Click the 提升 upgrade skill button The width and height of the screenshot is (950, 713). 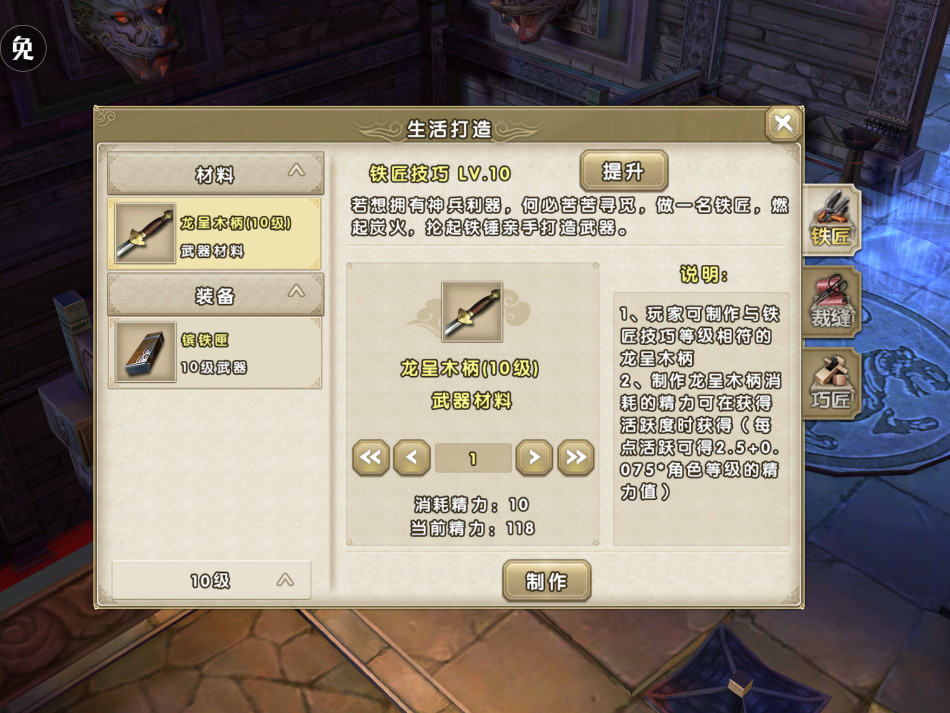[x=623, y=171]
